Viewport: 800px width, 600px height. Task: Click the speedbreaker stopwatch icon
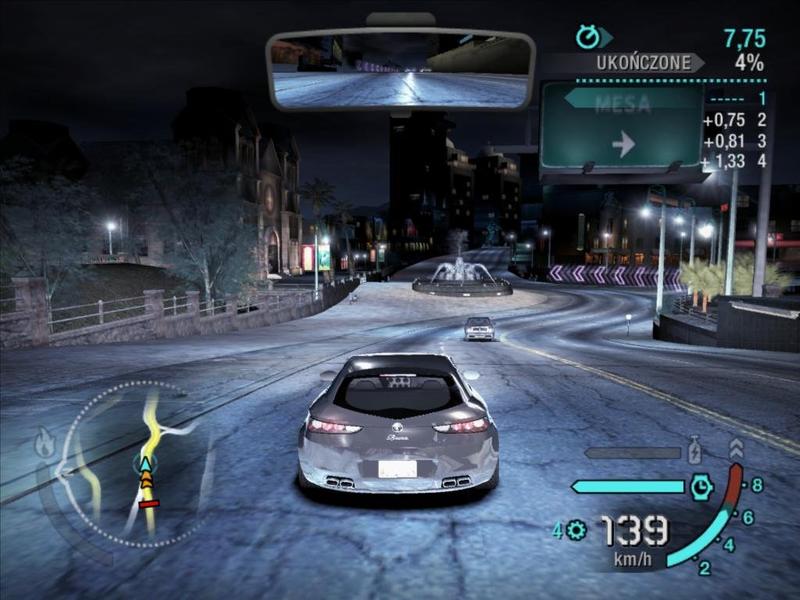702,487
